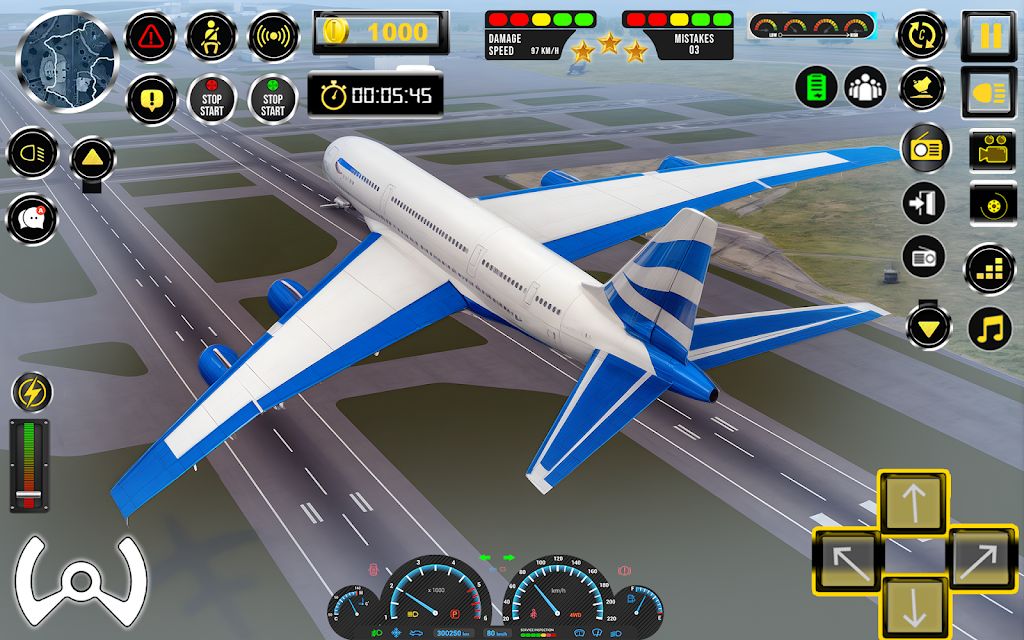
Task: Select the door exit icon
Action: [x=925, y=203]
